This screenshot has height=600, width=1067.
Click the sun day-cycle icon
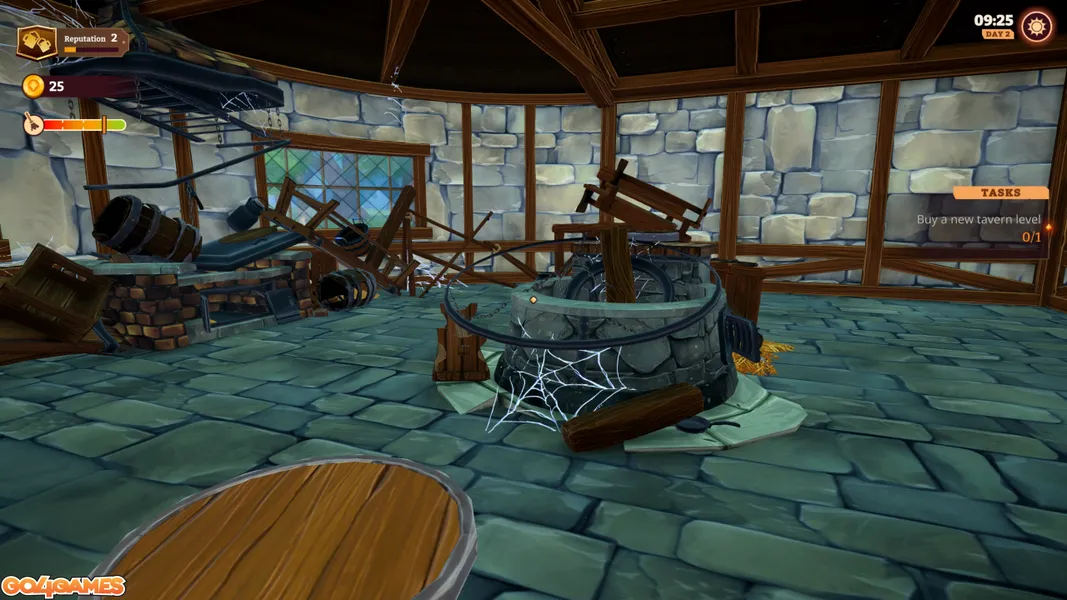pos(1036,26)
